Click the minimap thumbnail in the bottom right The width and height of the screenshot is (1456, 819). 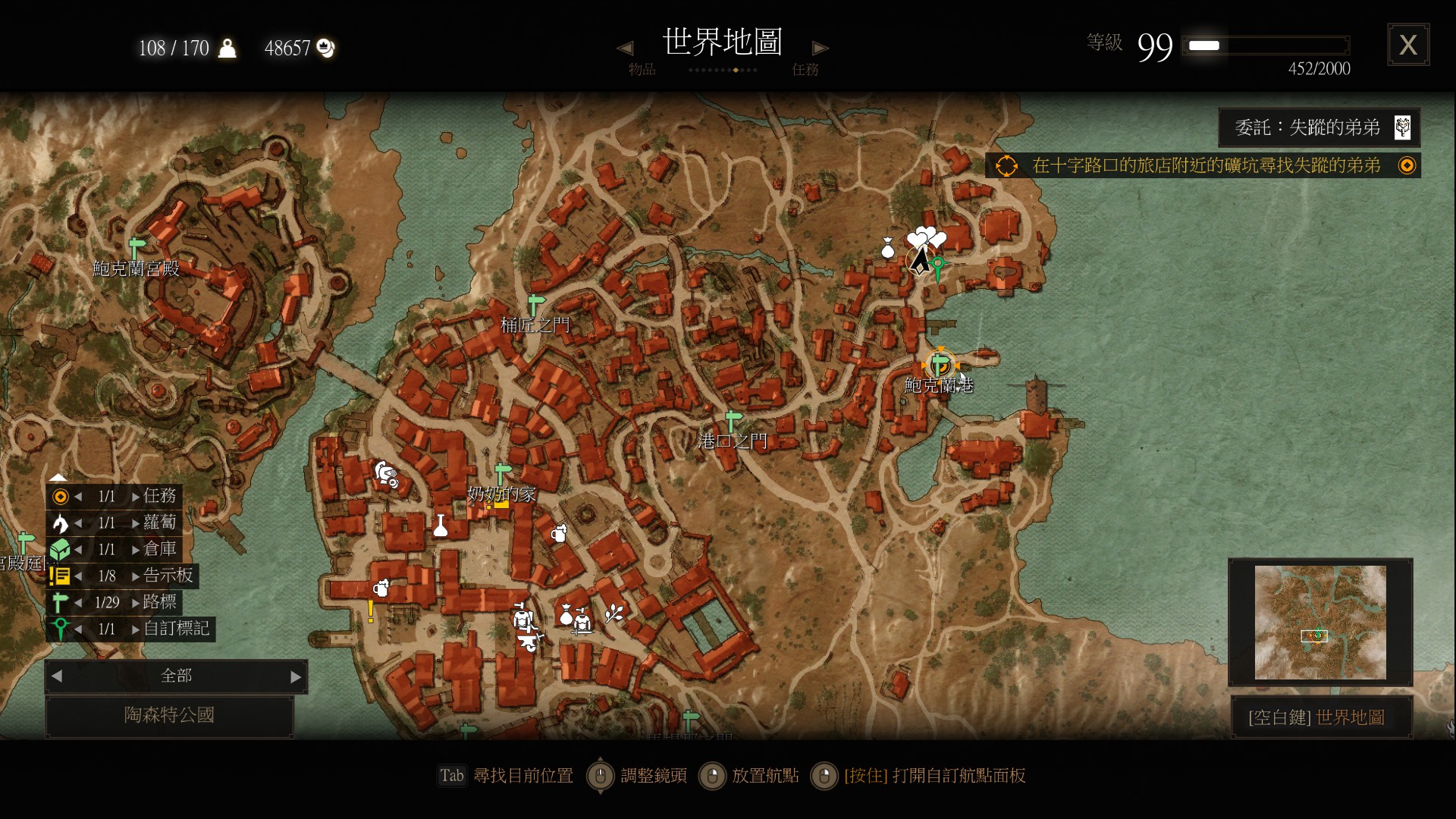tap(1321, 623)
